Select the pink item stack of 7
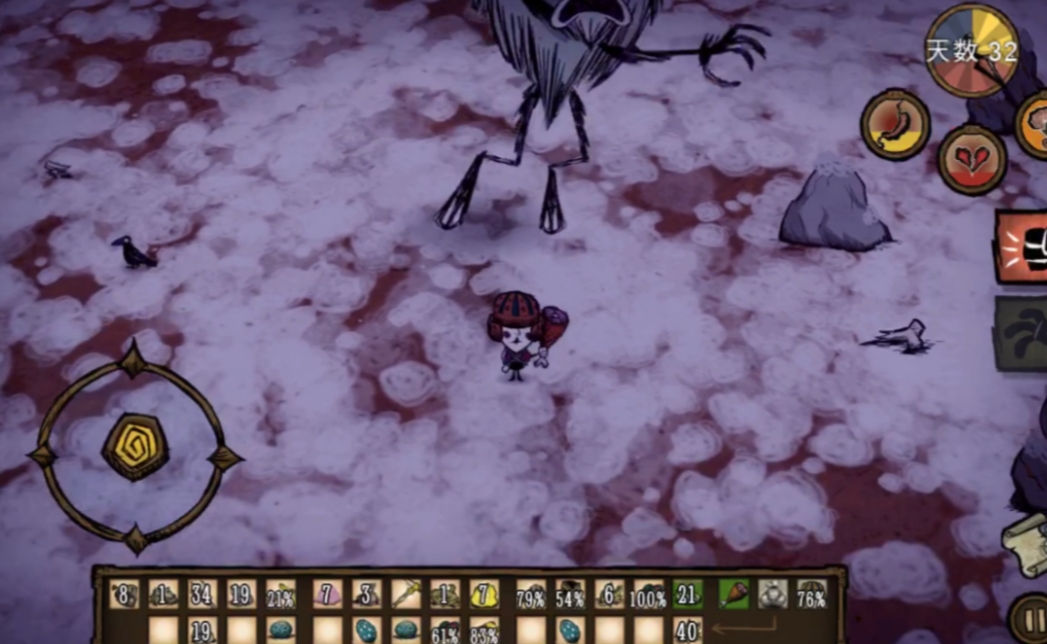Image resolution: width=1047 pixels, height=644 pixels. (327, 595)
